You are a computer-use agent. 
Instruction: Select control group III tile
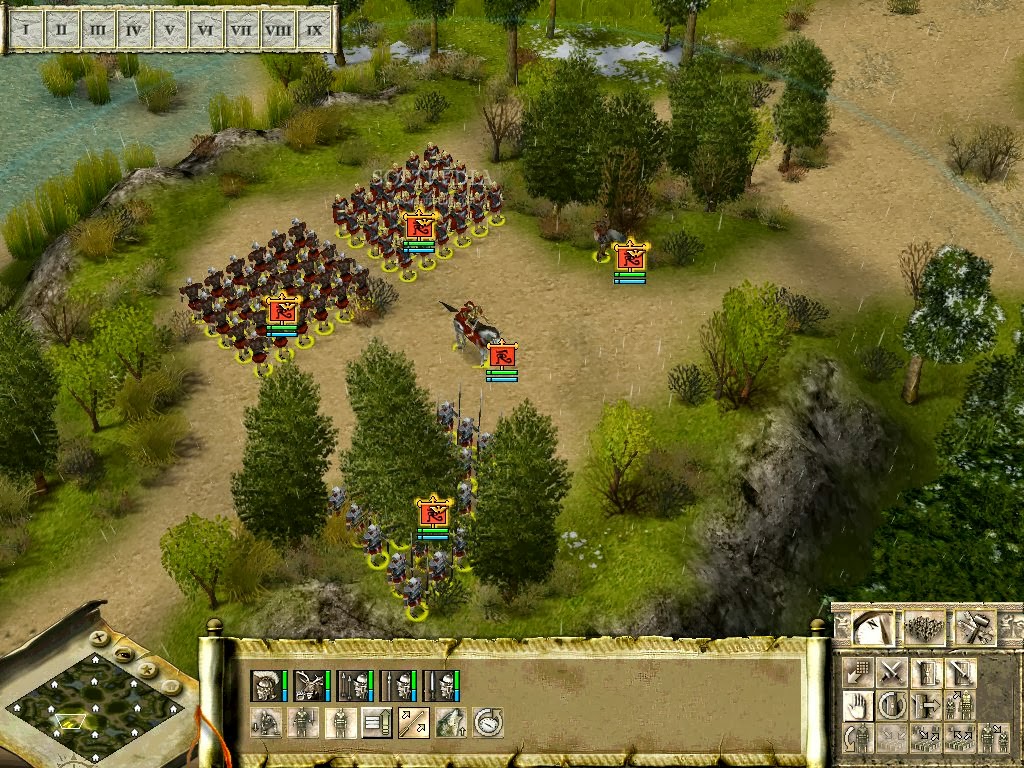pyautogui.click(x=97, y=30)
